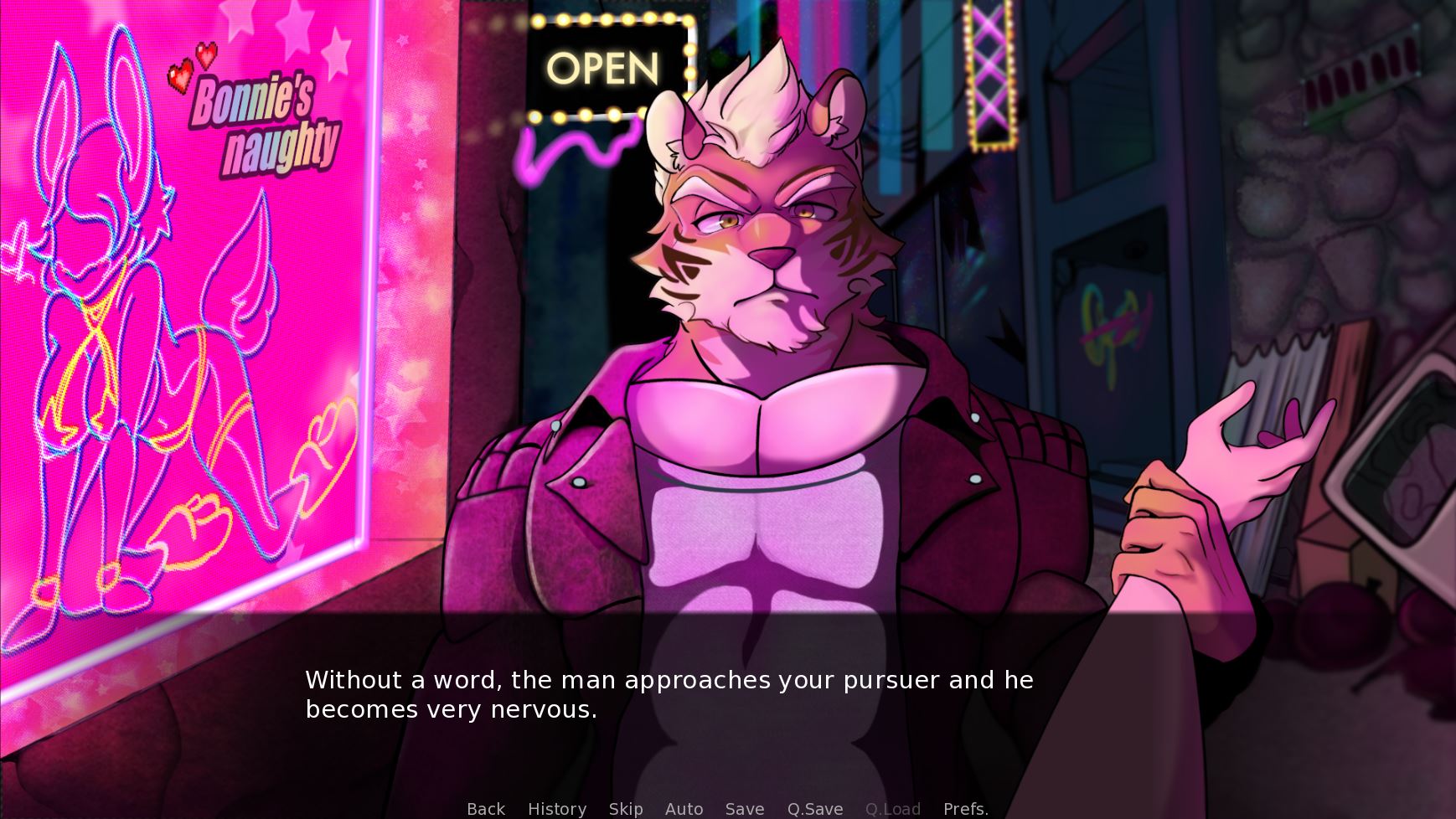1456x819 pixels.
Task: Open the dialogue History log
Action: click(x=557, y=809)
